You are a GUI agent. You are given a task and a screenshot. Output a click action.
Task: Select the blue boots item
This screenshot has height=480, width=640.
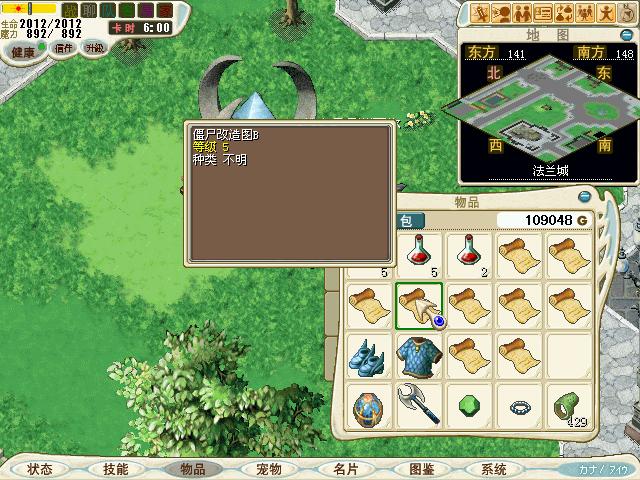(x=369, y=356)
